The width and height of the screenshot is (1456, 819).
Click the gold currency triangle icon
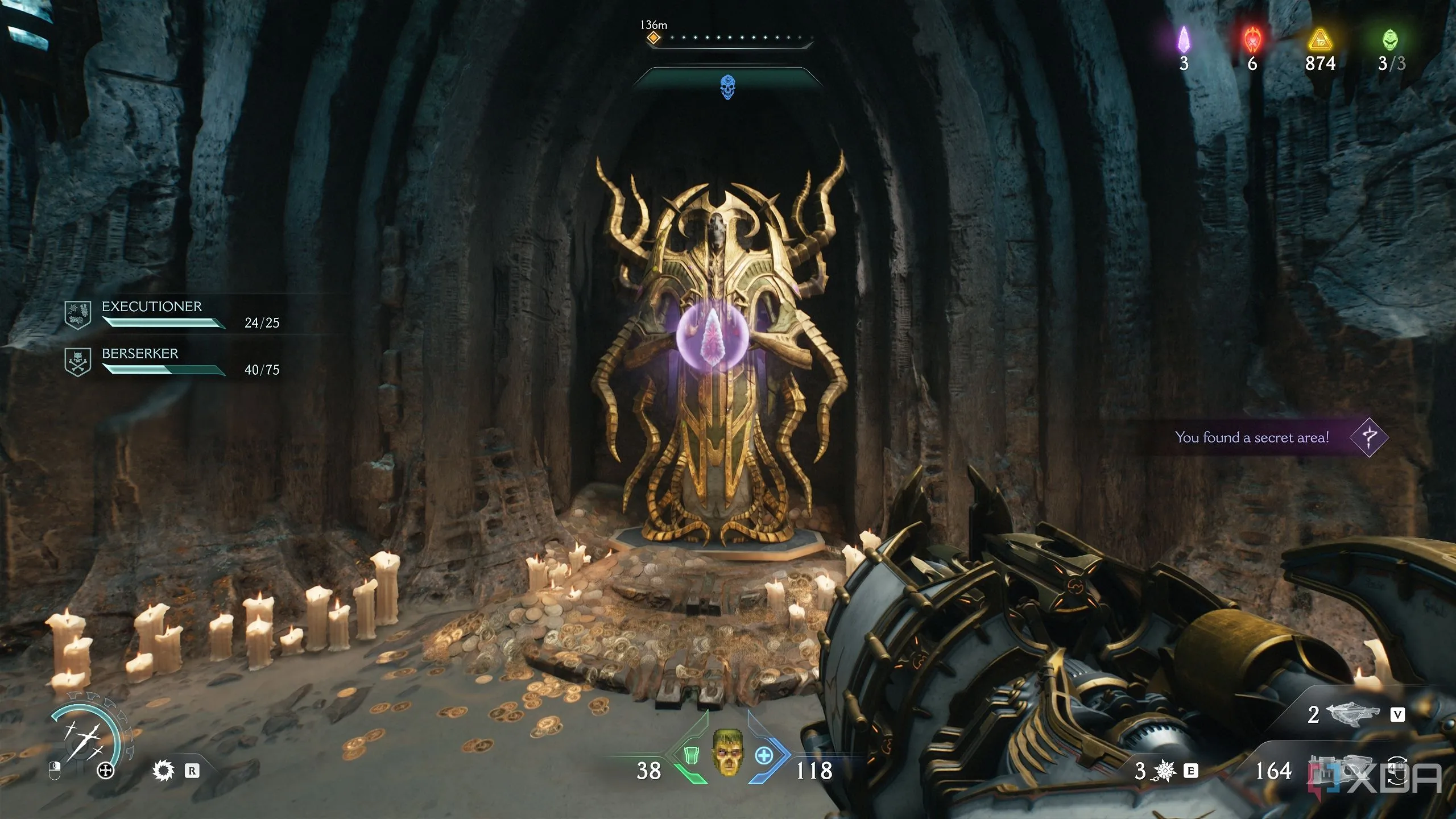click(x=1320, y=40)
